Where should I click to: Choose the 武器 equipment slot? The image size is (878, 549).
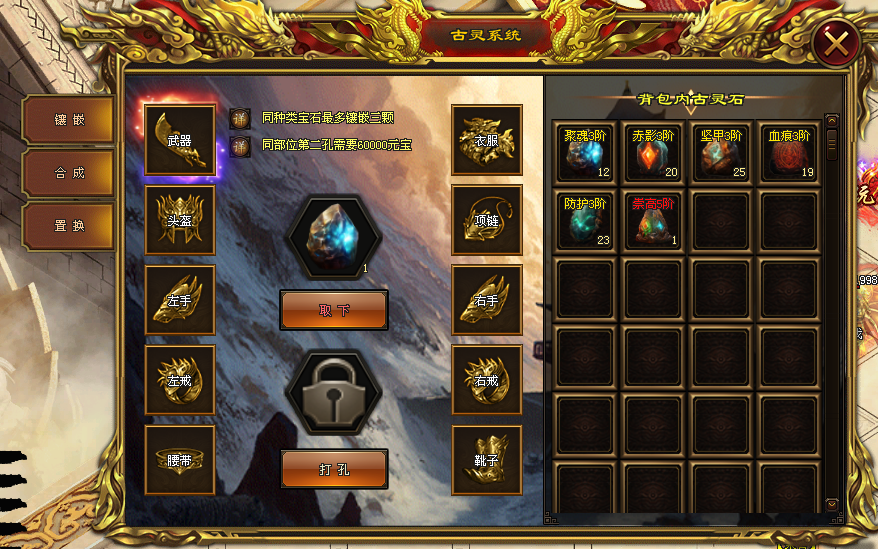[x=180, y=140]
